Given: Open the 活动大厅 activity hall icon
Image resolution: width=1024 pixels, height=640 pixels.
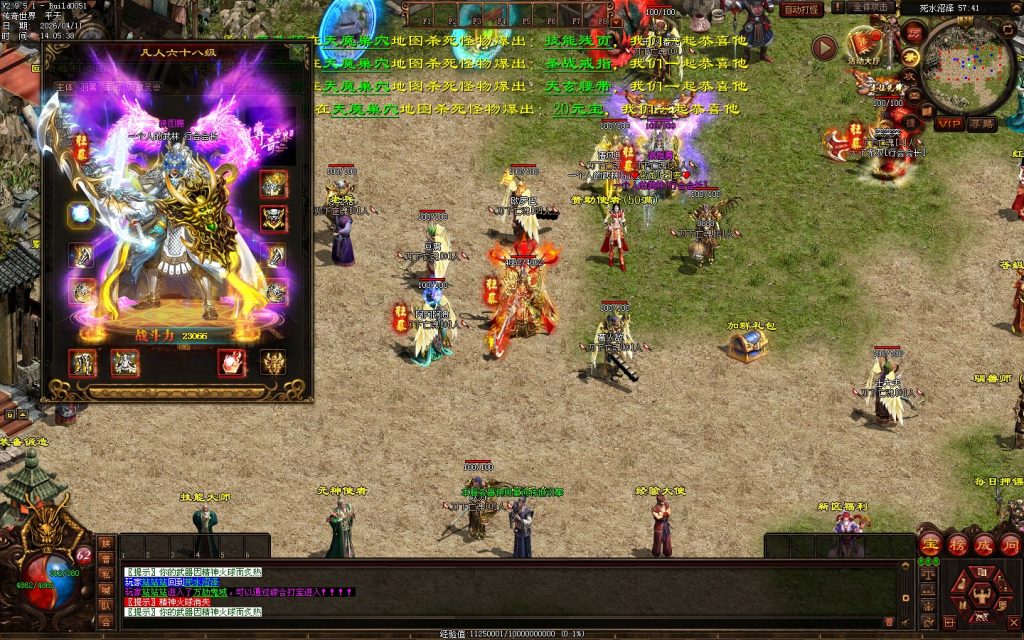Looking at the screenshot, I should [x=864, y=45].
